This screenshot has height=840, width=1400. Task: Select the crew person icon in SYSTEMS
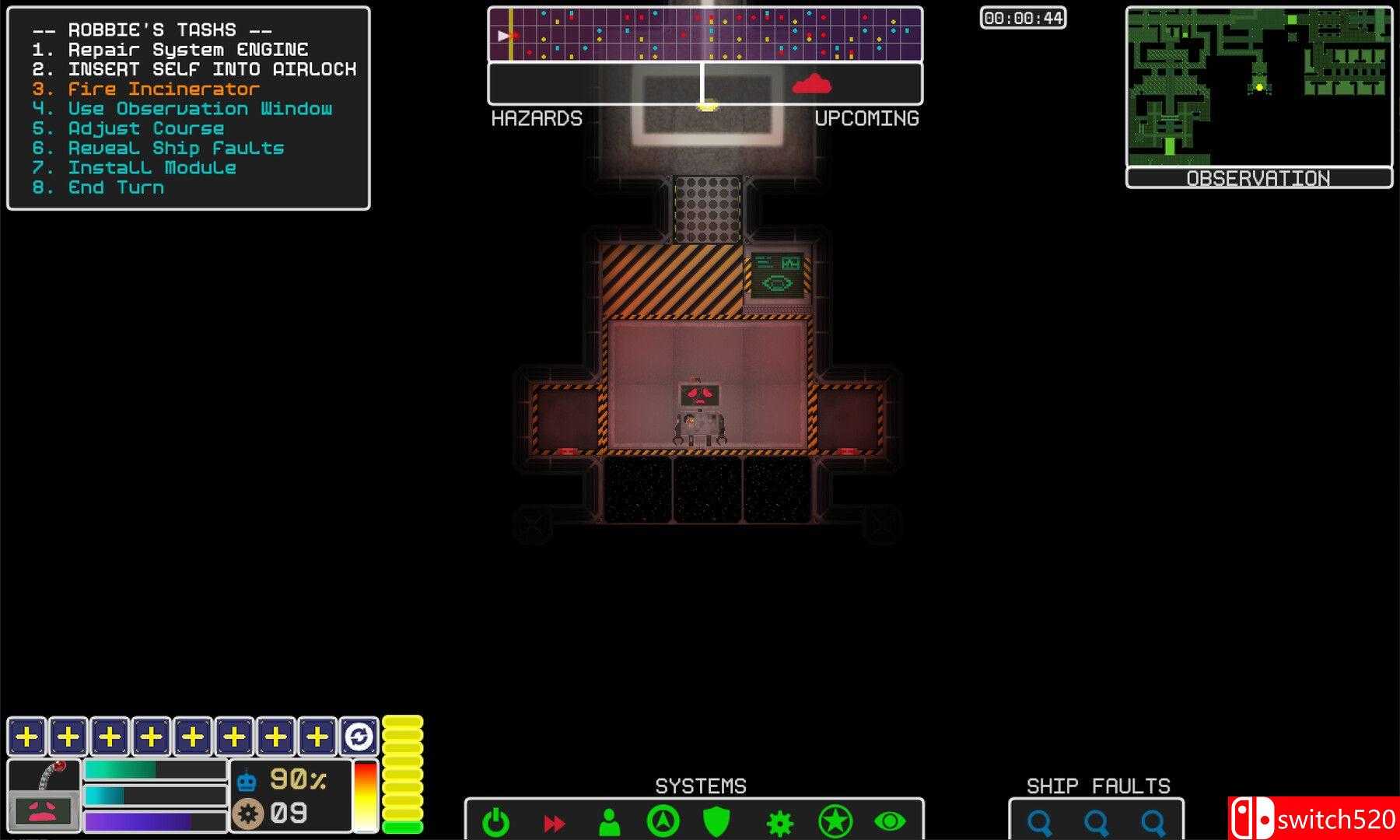(610, 821)
